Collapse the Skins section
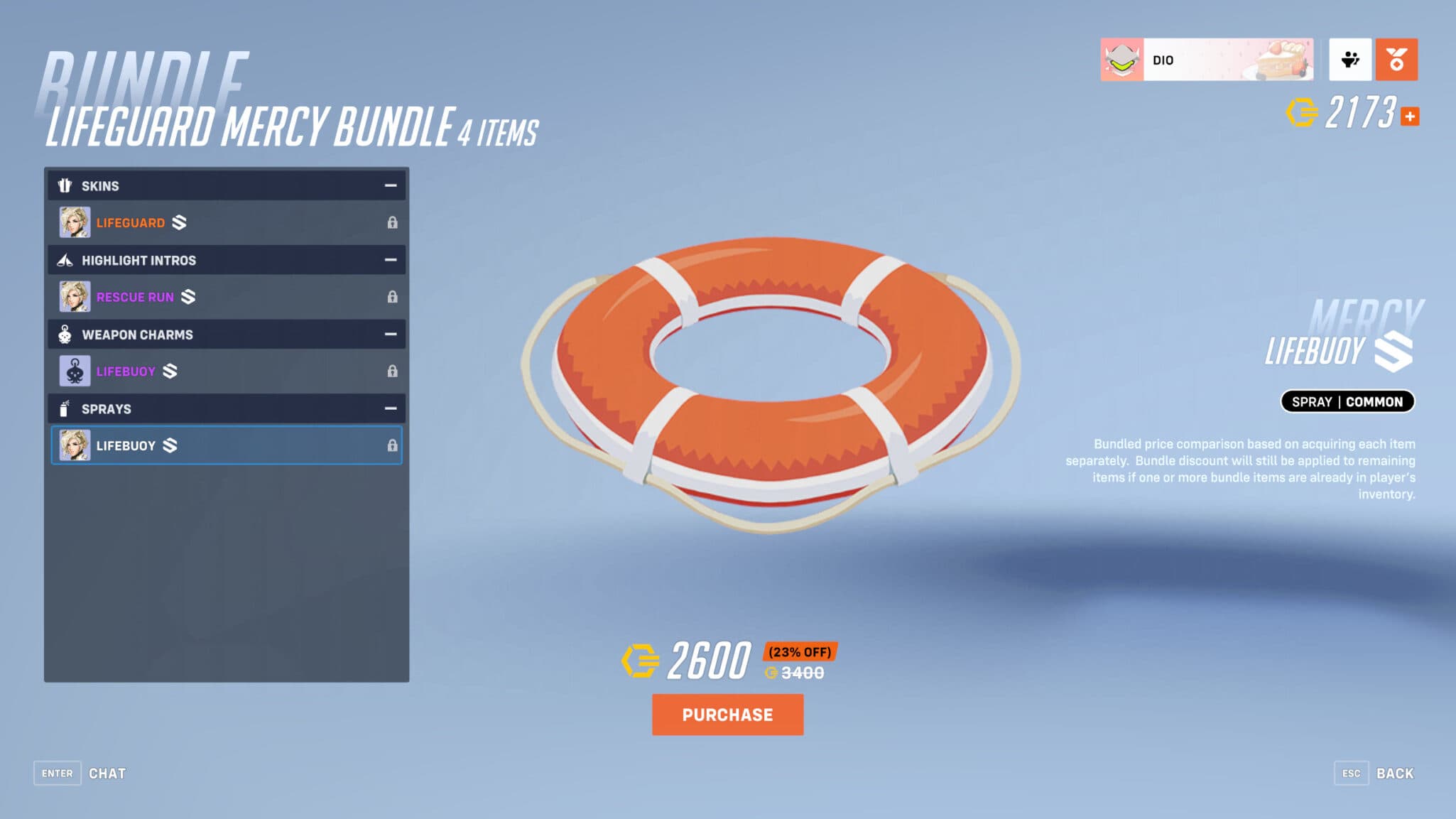Screen dimensions: 1456x819 coord(390,185)
